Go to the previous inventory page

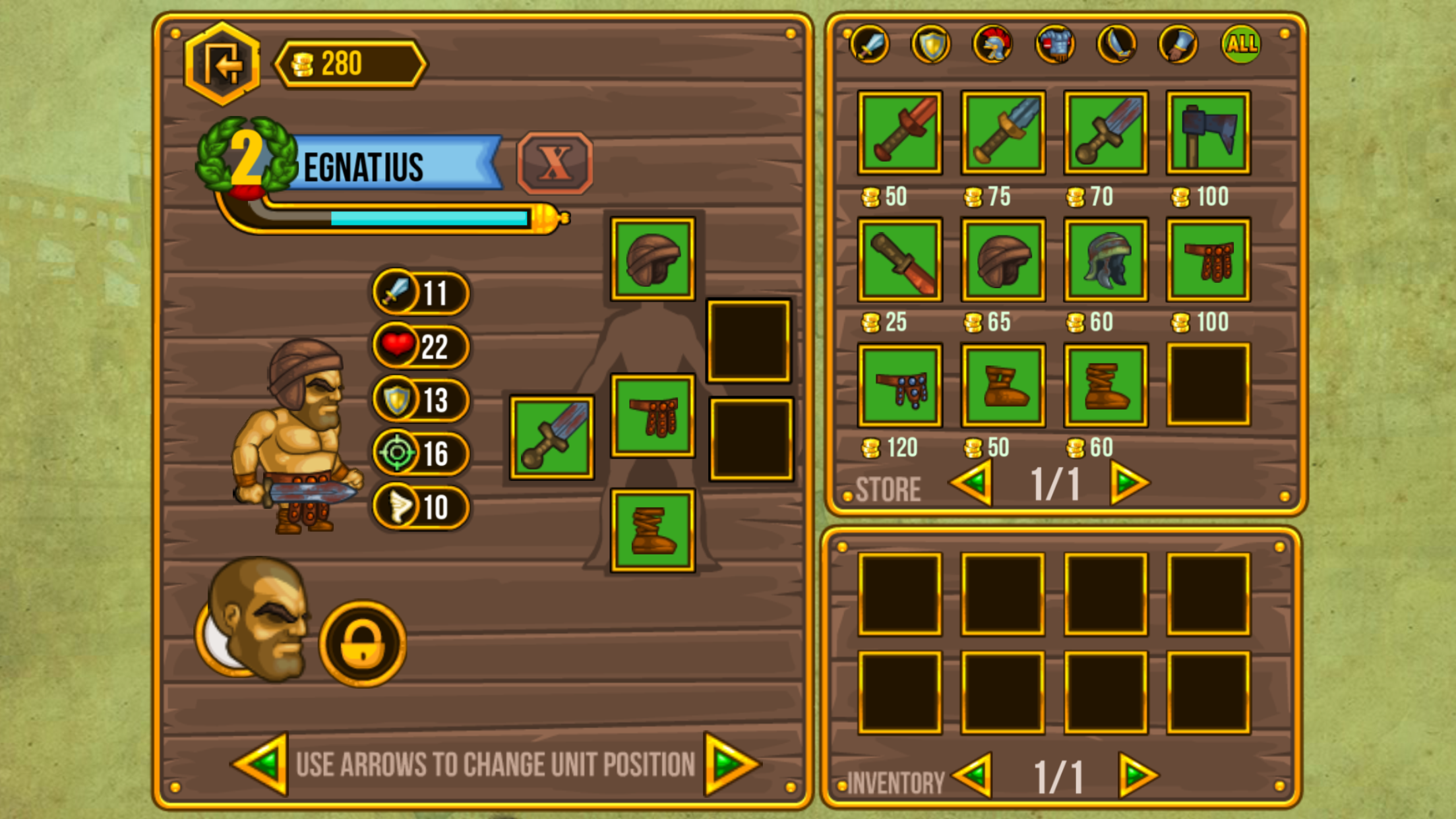[973, 775]
